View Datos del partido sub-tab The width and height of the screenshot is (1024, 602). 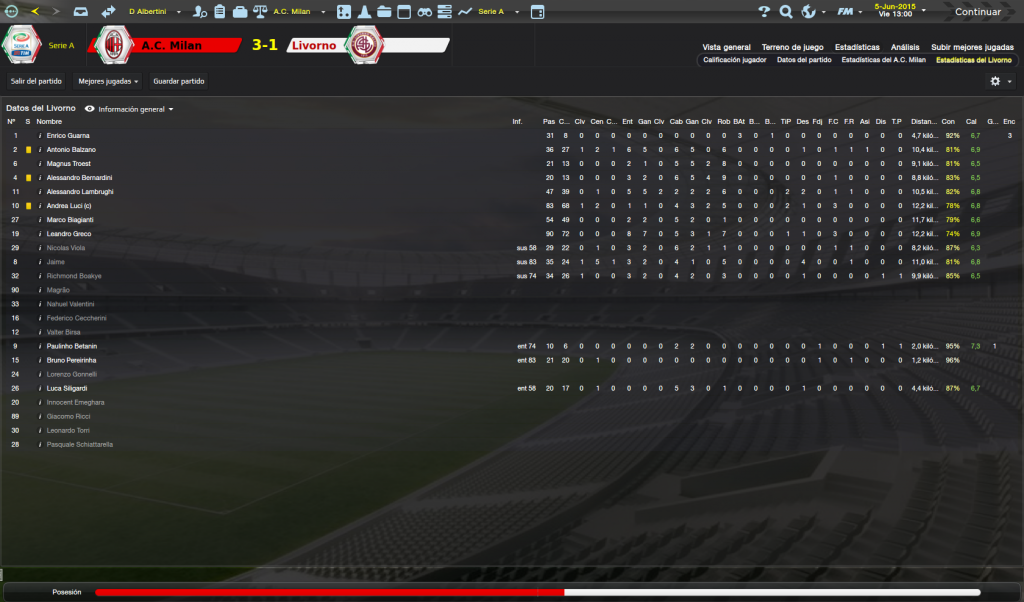coord(804,60)
